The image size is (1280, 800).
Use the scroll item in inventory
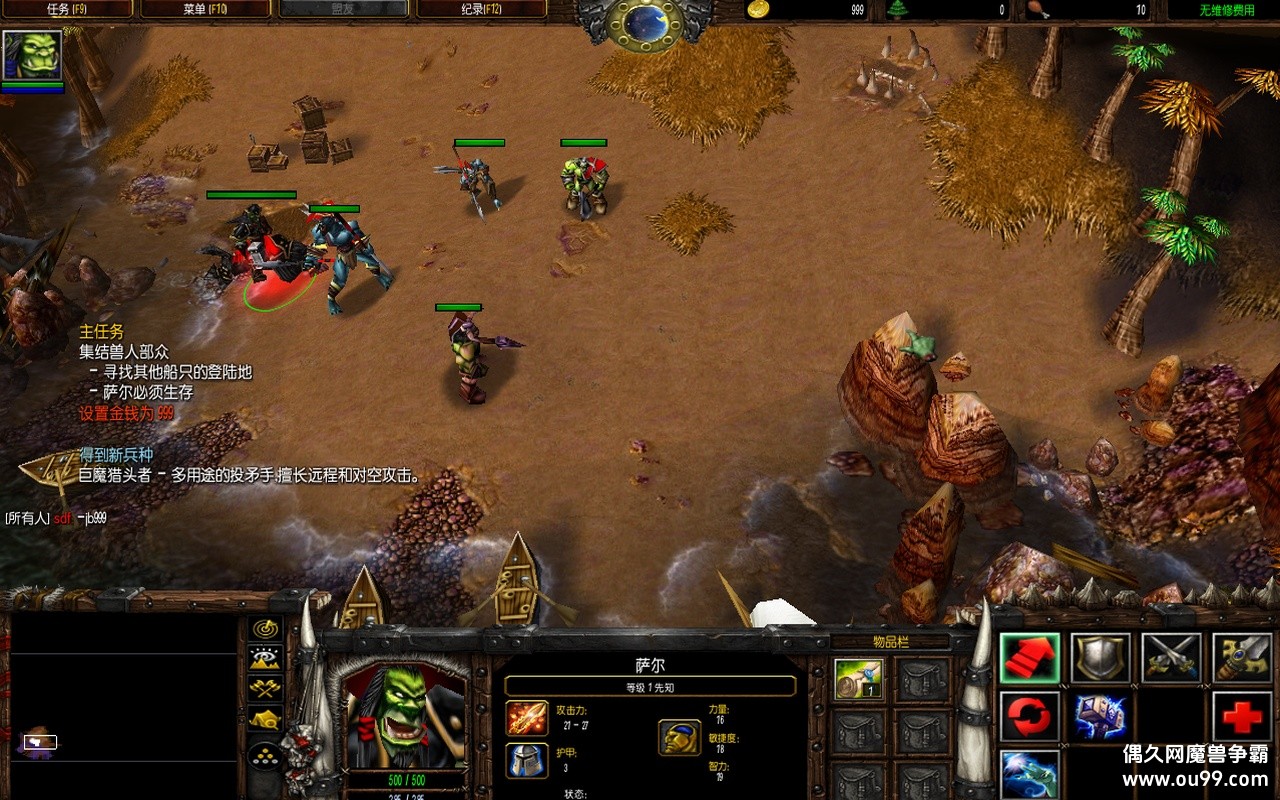tap(858, 680)
